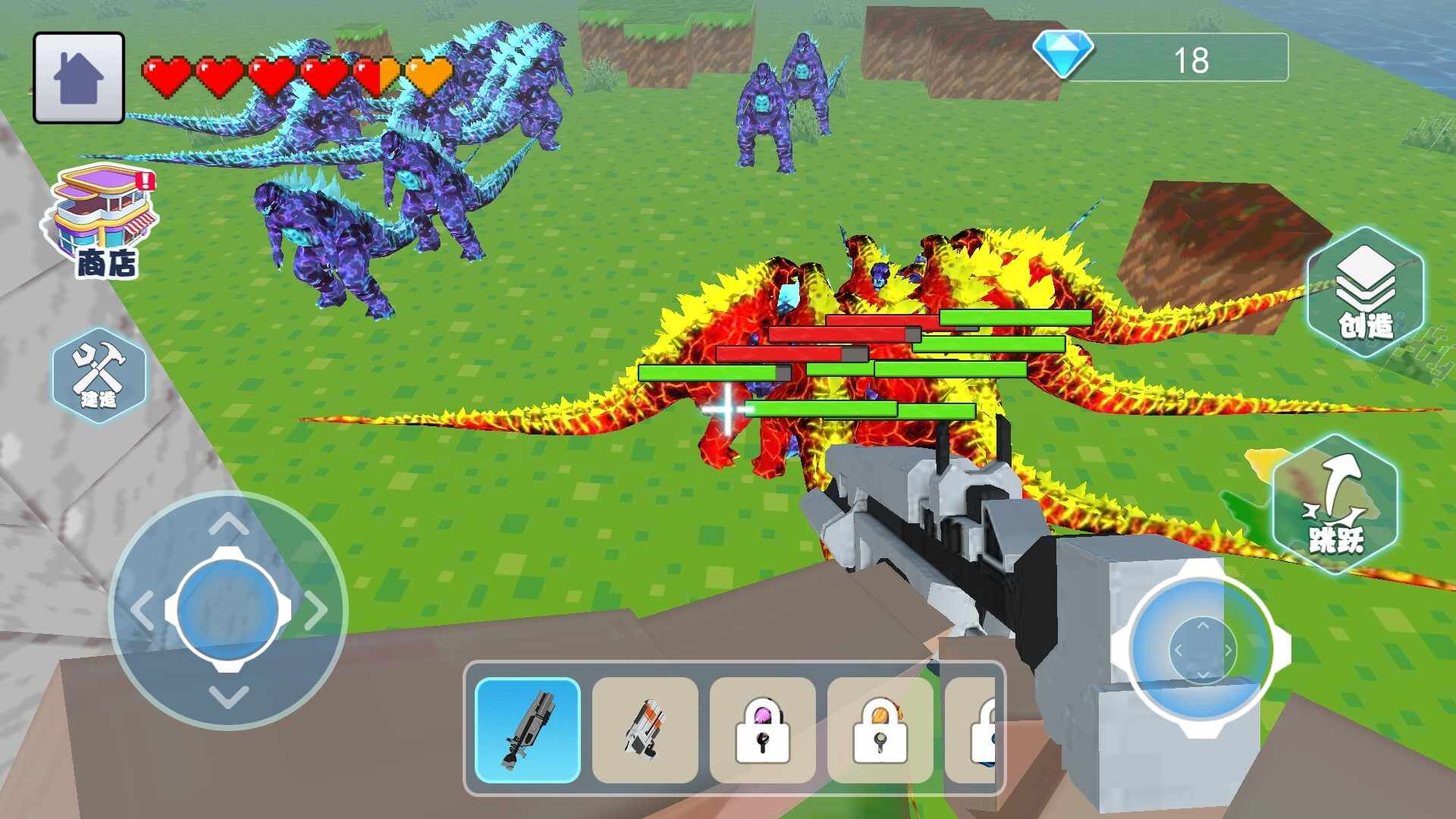This screenshot has height=819, width=1456.
Task: Tap the movement joystick left arrow
Action: 142,610
